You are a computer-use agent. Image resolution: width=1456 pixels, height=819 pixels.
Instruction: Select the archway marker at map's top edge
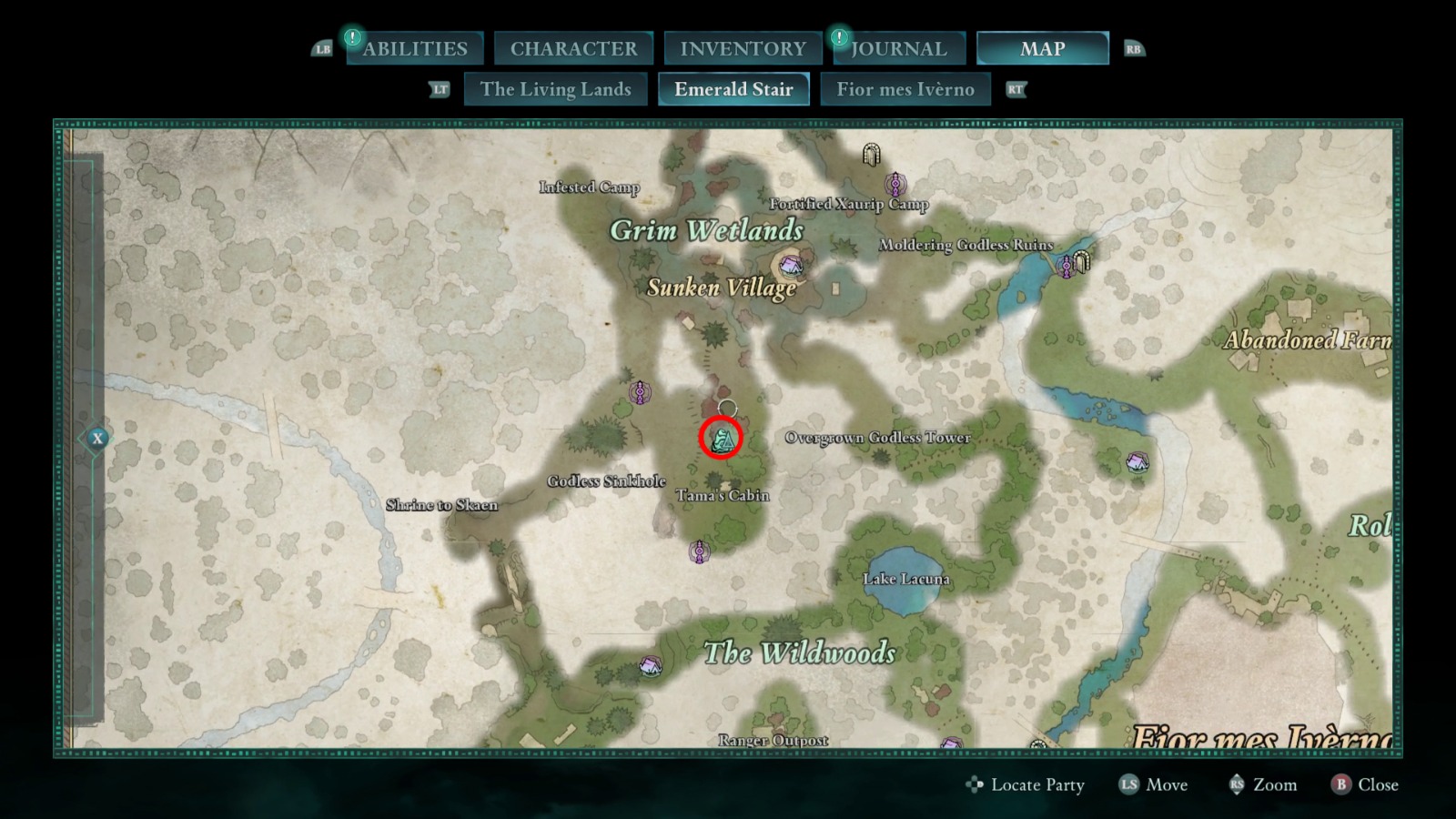coord(871,155)
